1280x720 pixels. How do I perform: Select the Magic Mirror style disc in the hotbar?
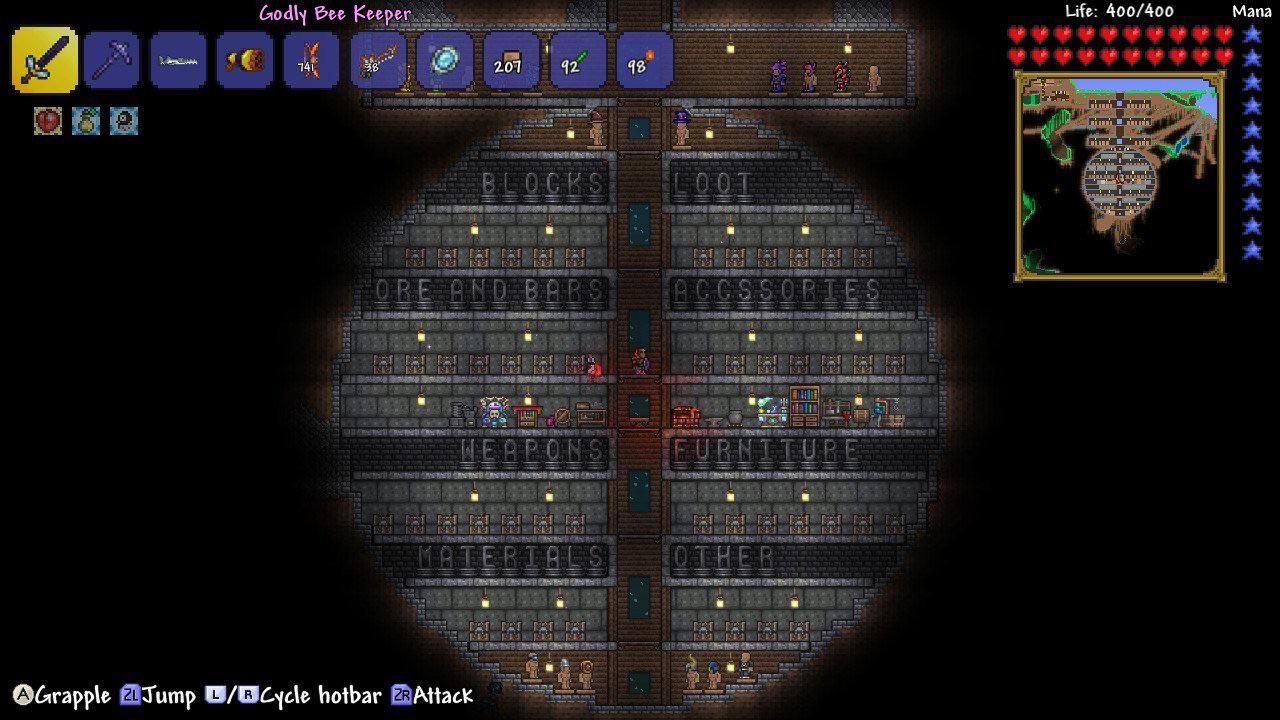[443, 60]
